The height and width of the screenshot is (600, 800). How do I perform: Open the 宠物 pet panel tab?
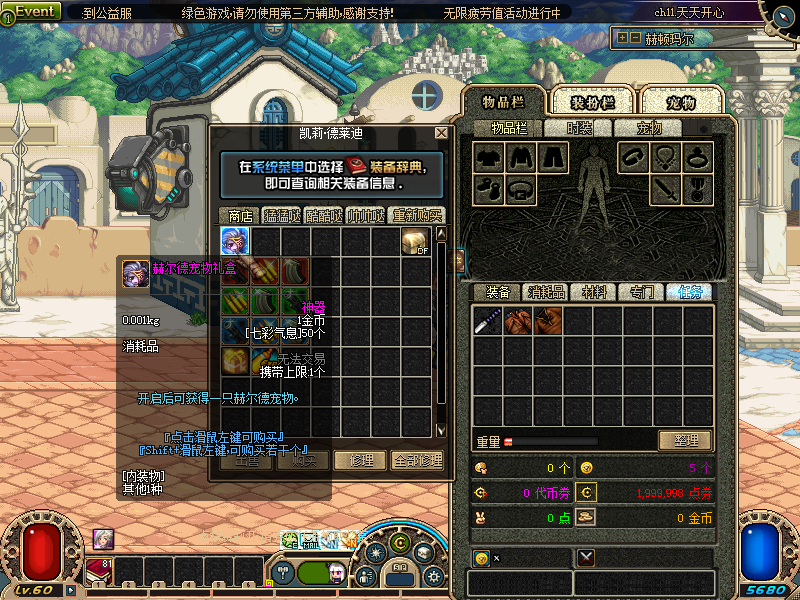(681, 103)
